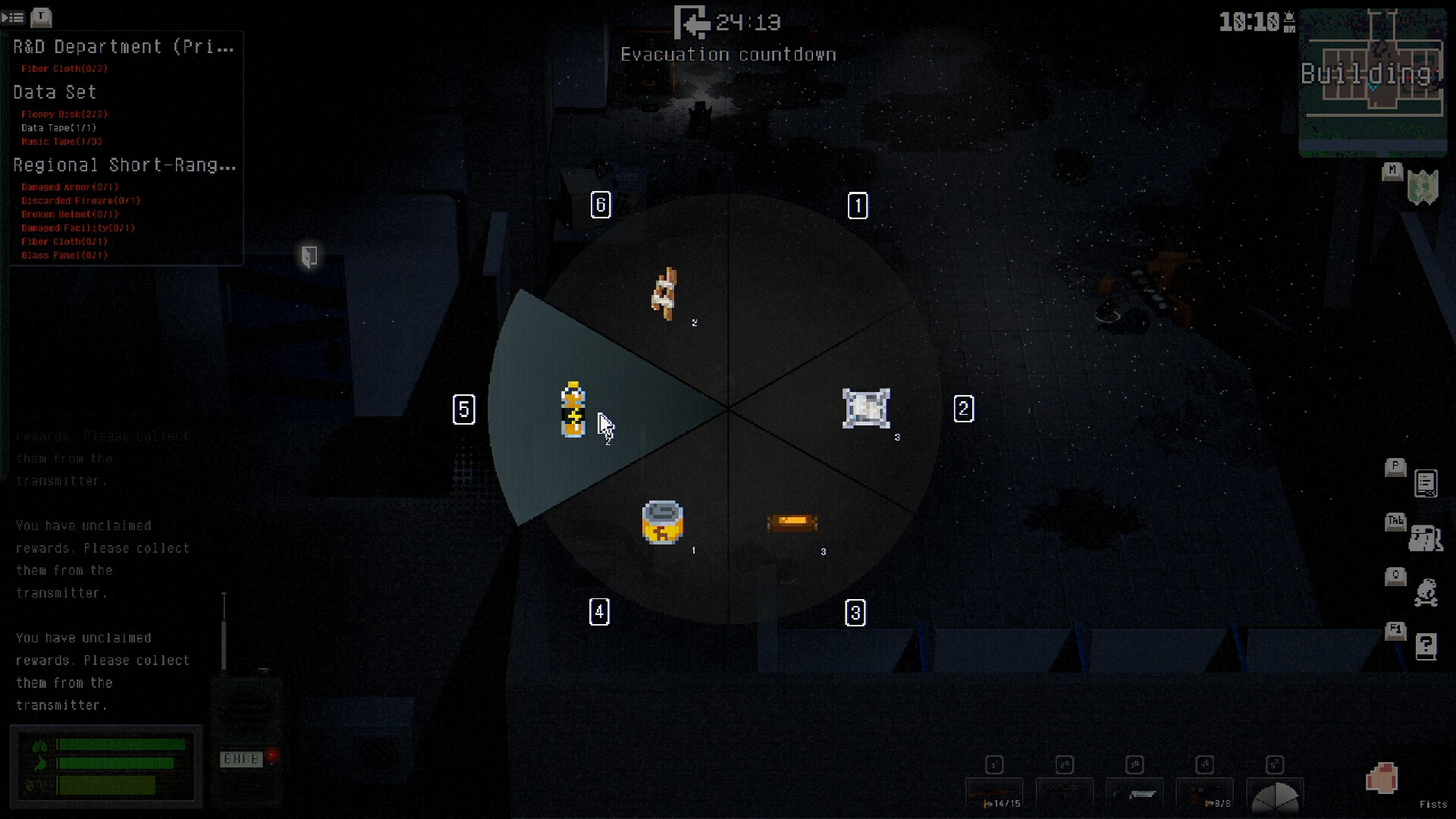Open the full map icon beside the M key

tap(1425, 187)
